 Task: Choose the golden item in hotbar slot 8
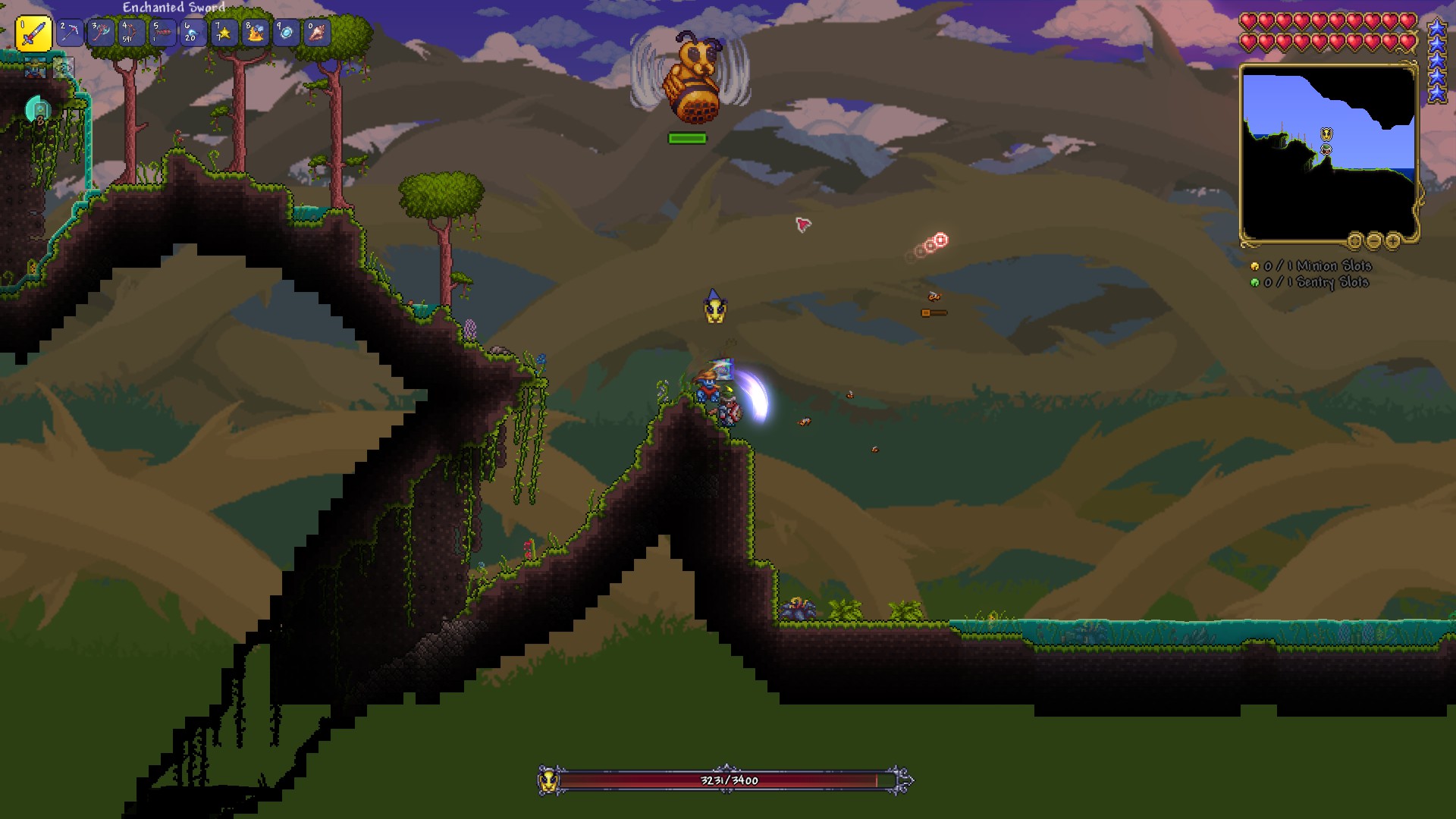click(x=255, y=33)
